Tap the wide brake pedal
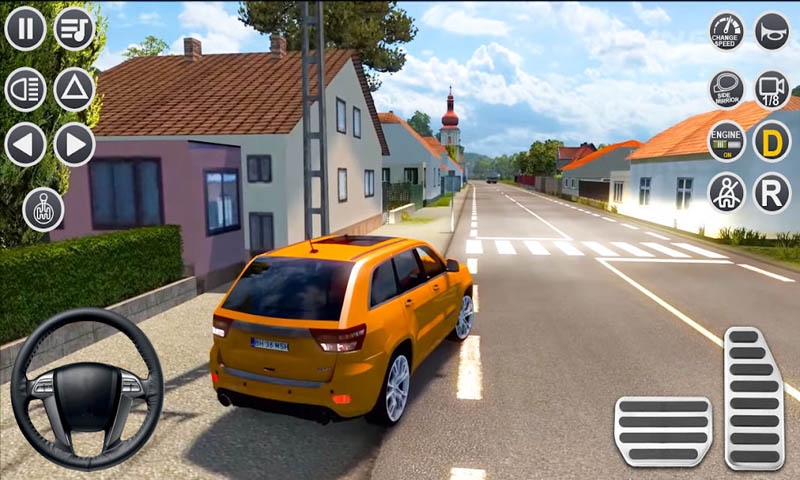The image size is (800, 480). coord(662,431)
